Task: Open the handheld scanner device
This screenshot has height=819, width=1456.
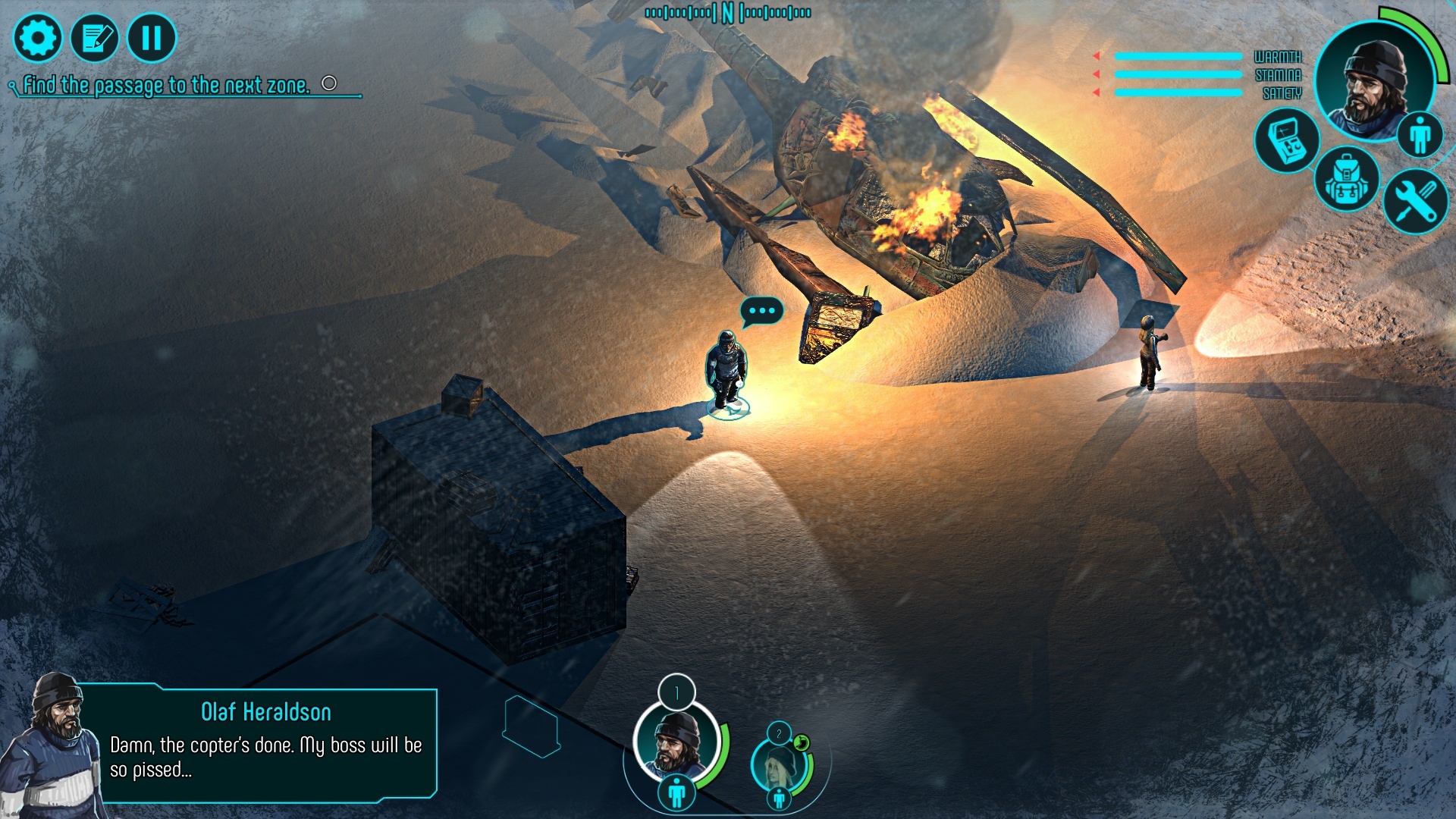Action: pyautogui.click(x=1287, y=140)
